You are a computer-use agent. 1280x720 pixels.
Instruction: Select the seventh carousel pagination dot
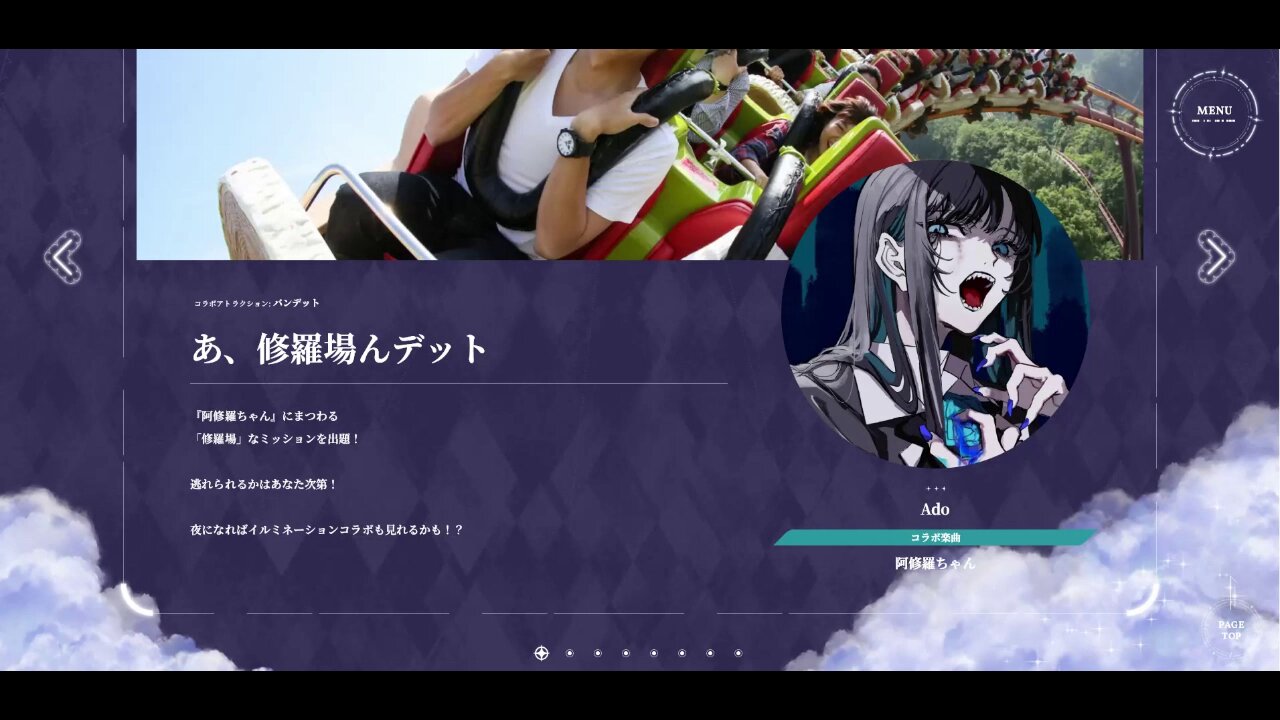710,654
